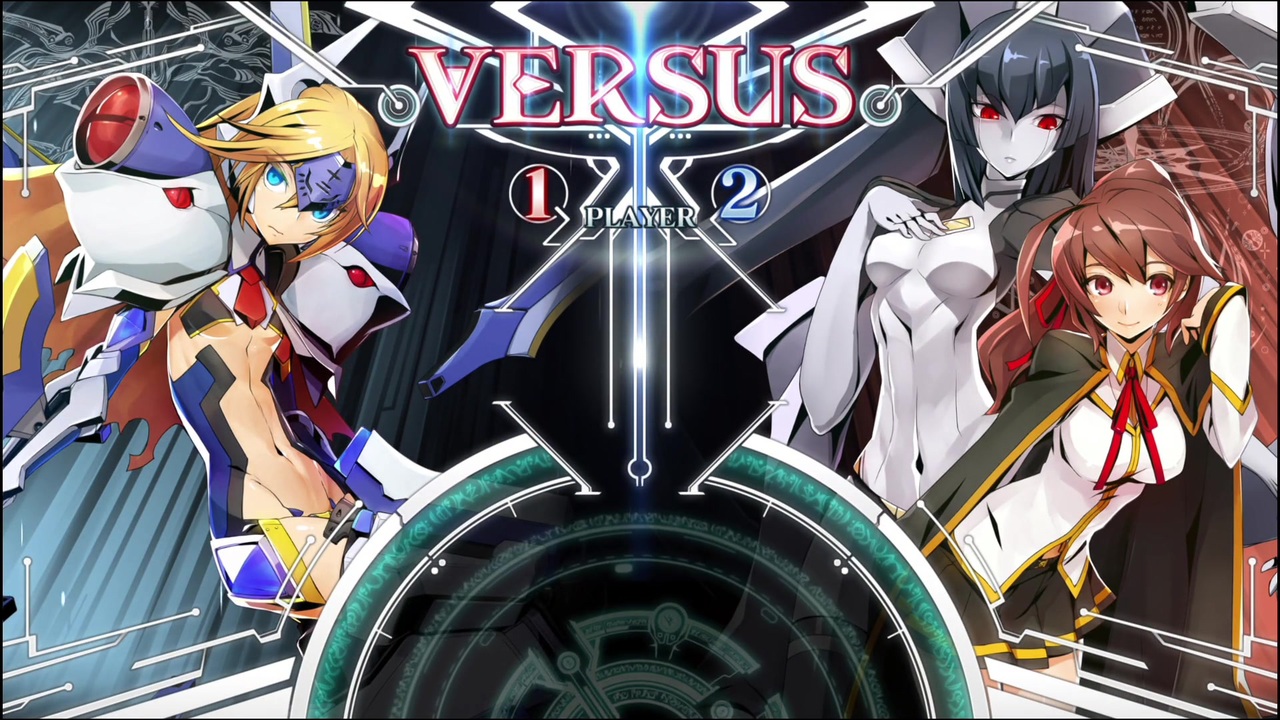The width and height of the screenshot is (1280, 720).
Task: Click the small circular node above the emblem
Action: click(x=640, y=470)
